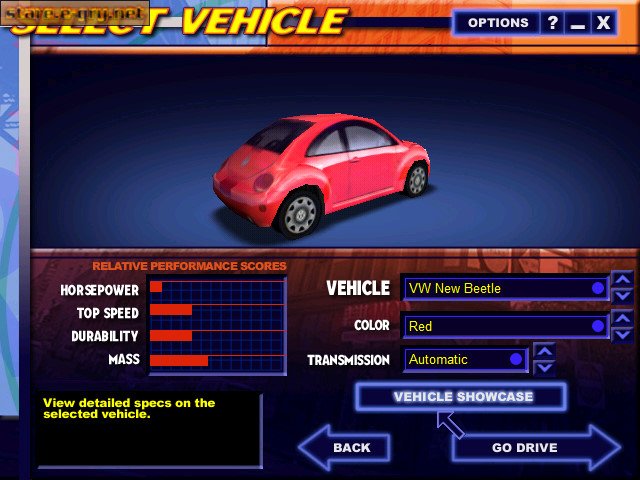Open the Options menu

497,22
